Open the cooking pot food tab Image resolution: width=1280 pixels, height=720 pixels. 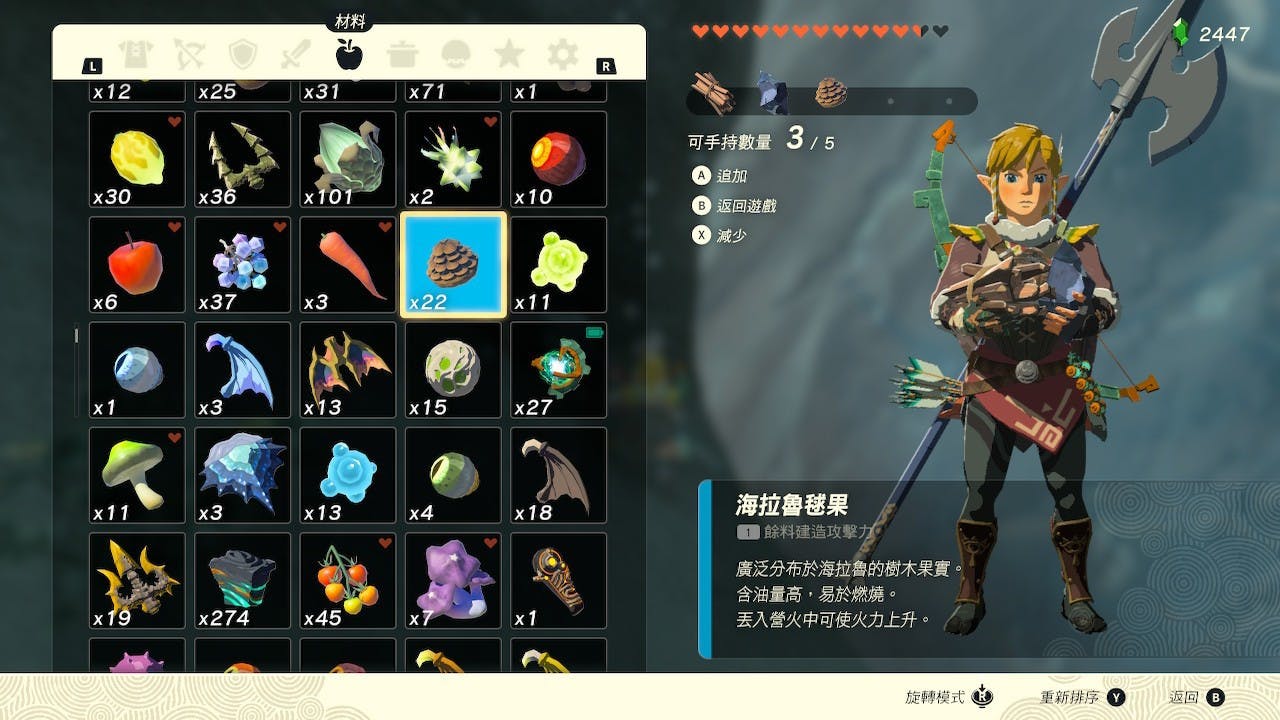(x=403, y=54)
